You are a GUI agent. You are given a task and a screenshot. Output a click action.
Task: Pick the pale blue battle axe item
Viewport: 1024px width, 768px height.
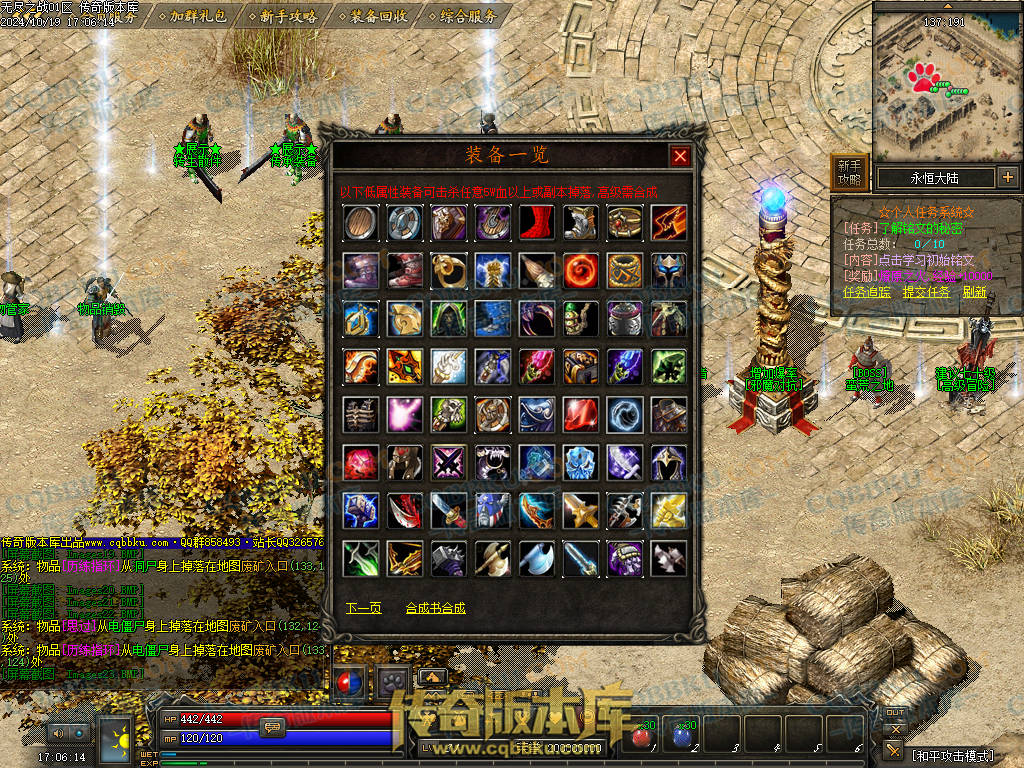536,558
